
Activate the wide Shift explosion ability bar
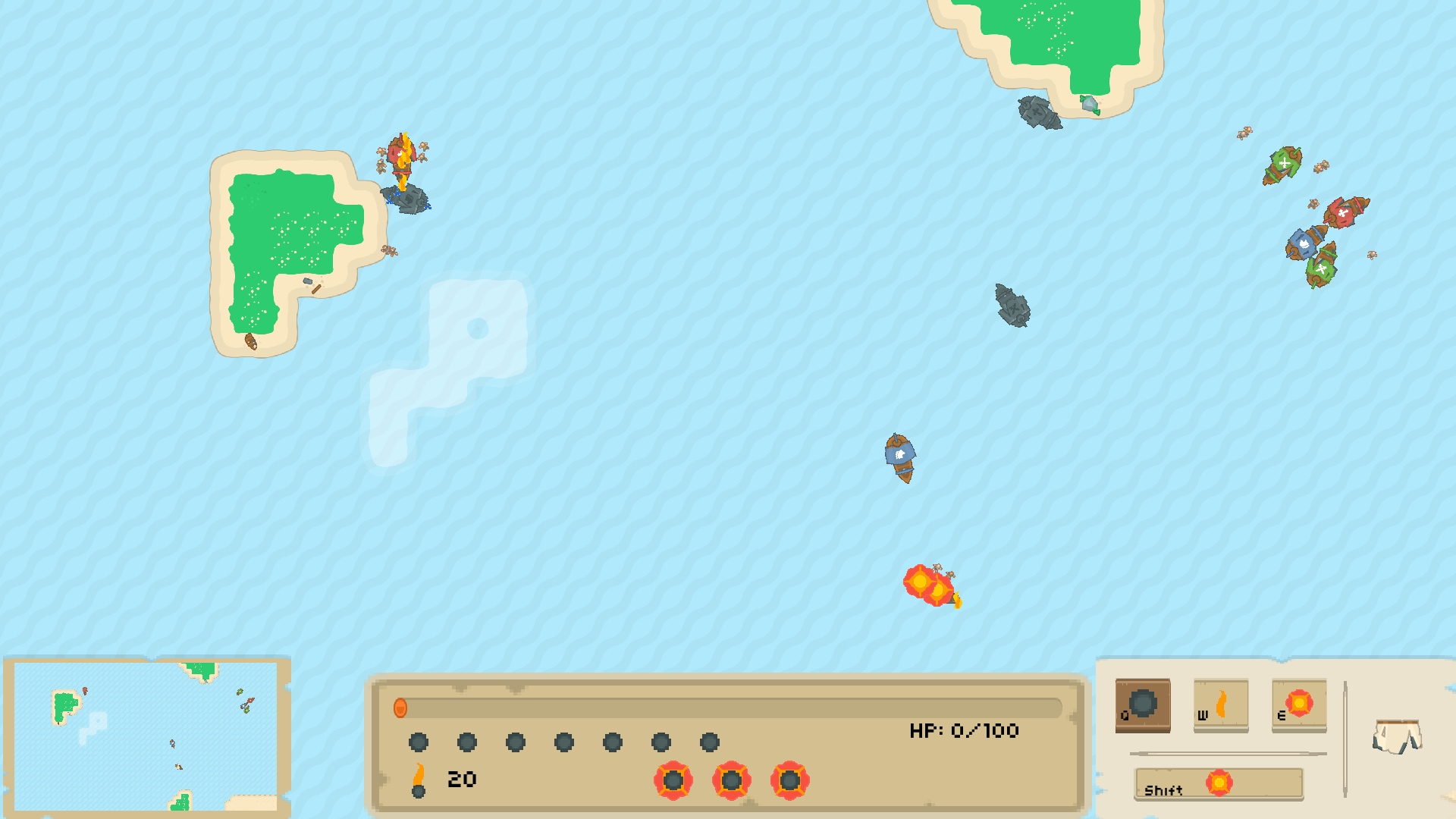pos(1218,783)
